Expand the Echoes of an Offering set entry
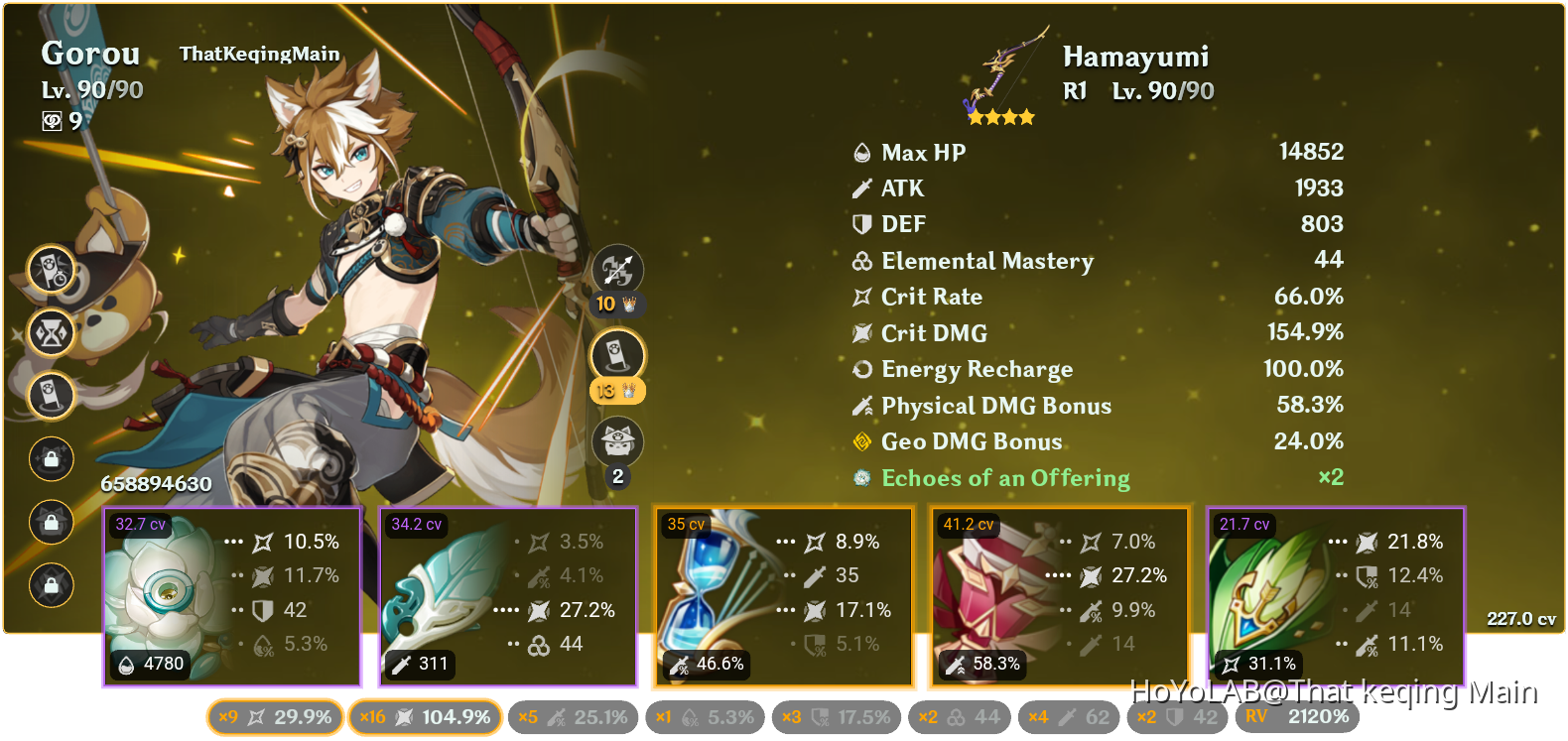This screenshot has width=1568, height=741. [x=1005, y=478]
